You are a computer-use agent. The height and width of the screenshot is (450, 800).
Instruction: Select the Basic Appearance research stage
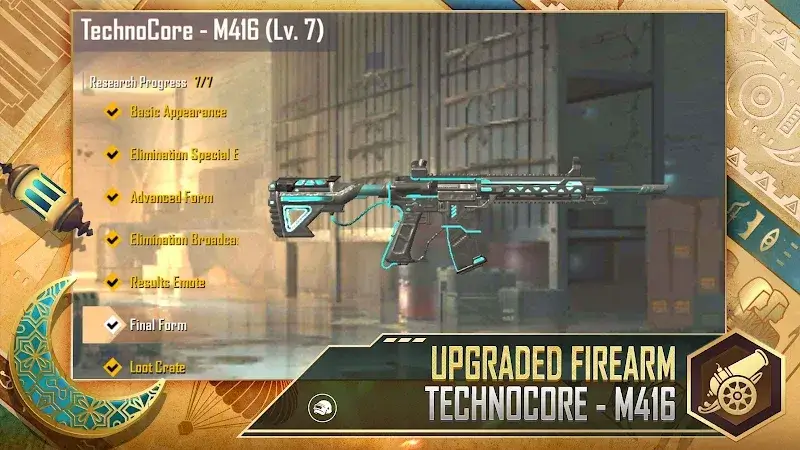click(x=177, y=112)
